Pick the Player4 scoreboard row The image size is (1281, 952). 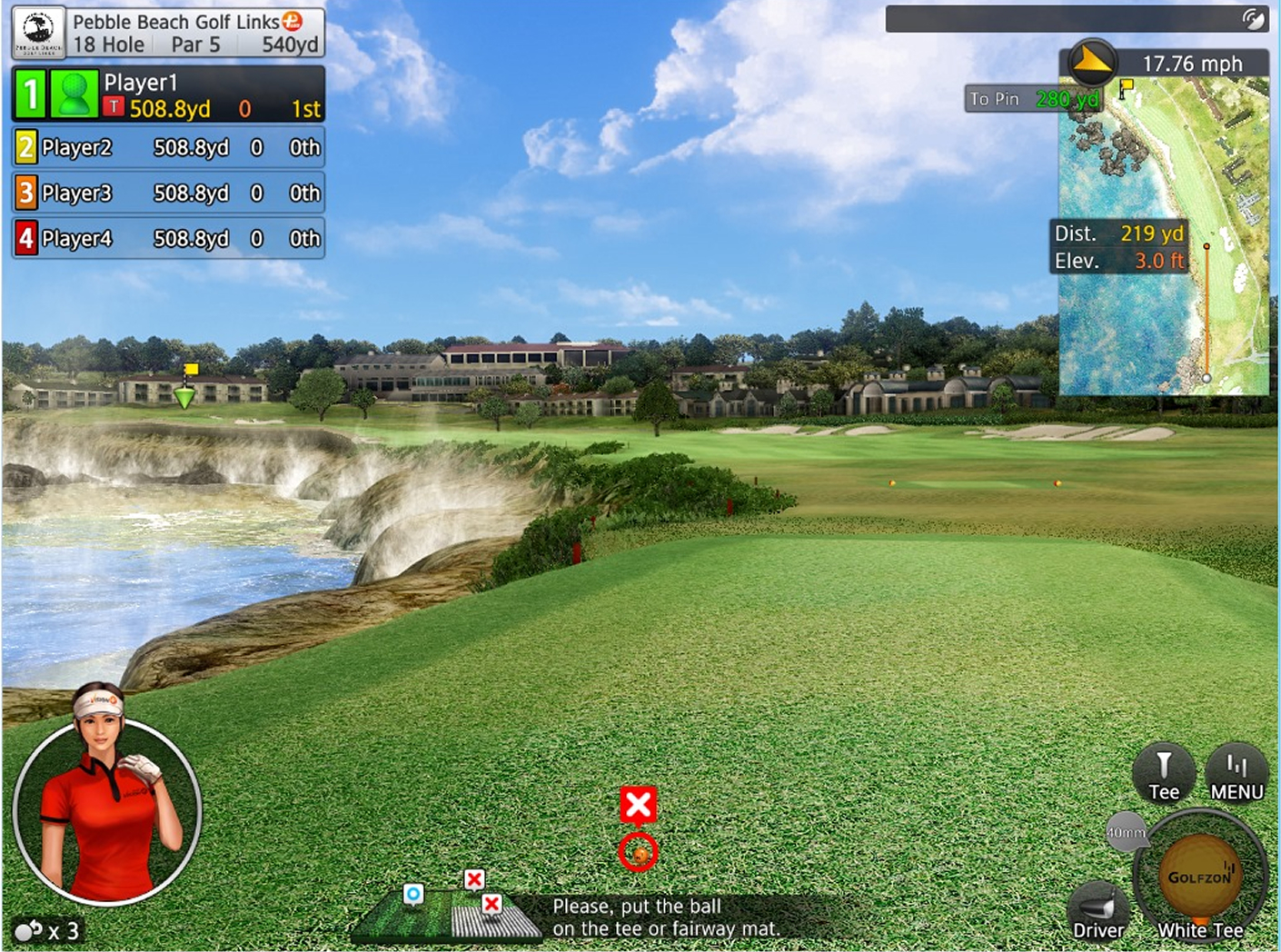coord(169,238)
